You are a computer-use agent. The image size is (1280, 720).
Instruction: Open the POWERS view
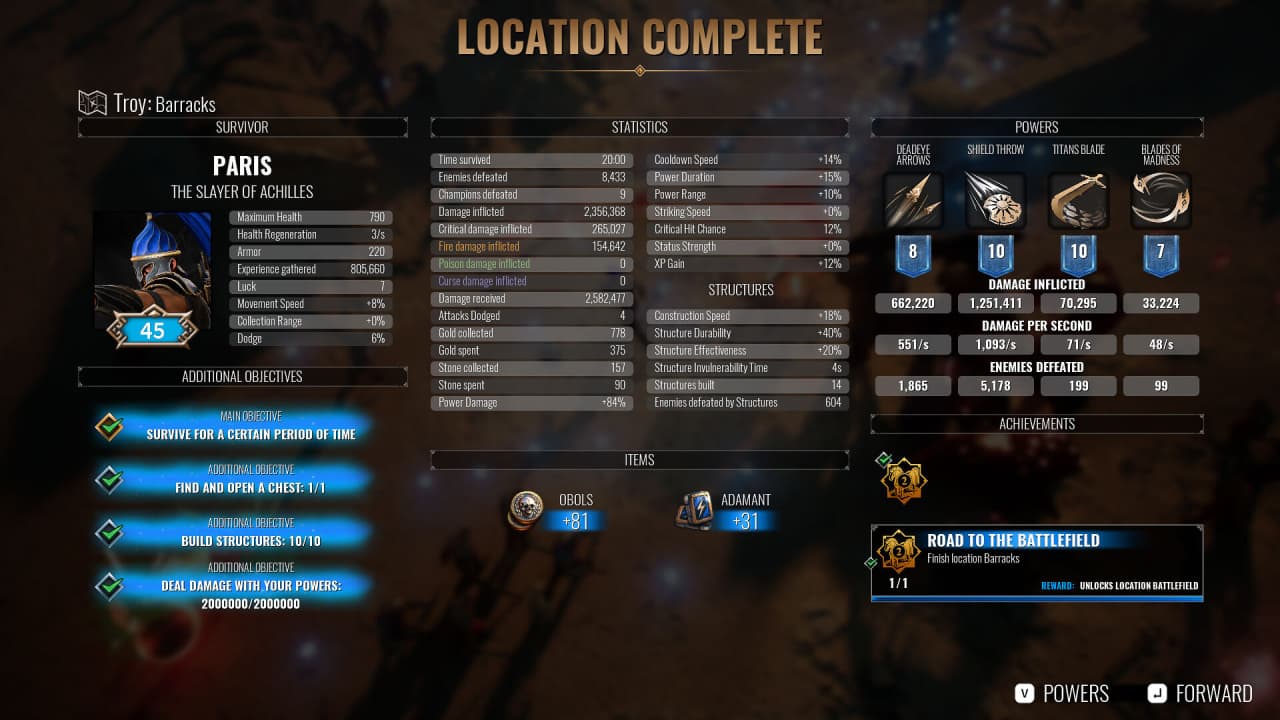tap(1062, 693)
